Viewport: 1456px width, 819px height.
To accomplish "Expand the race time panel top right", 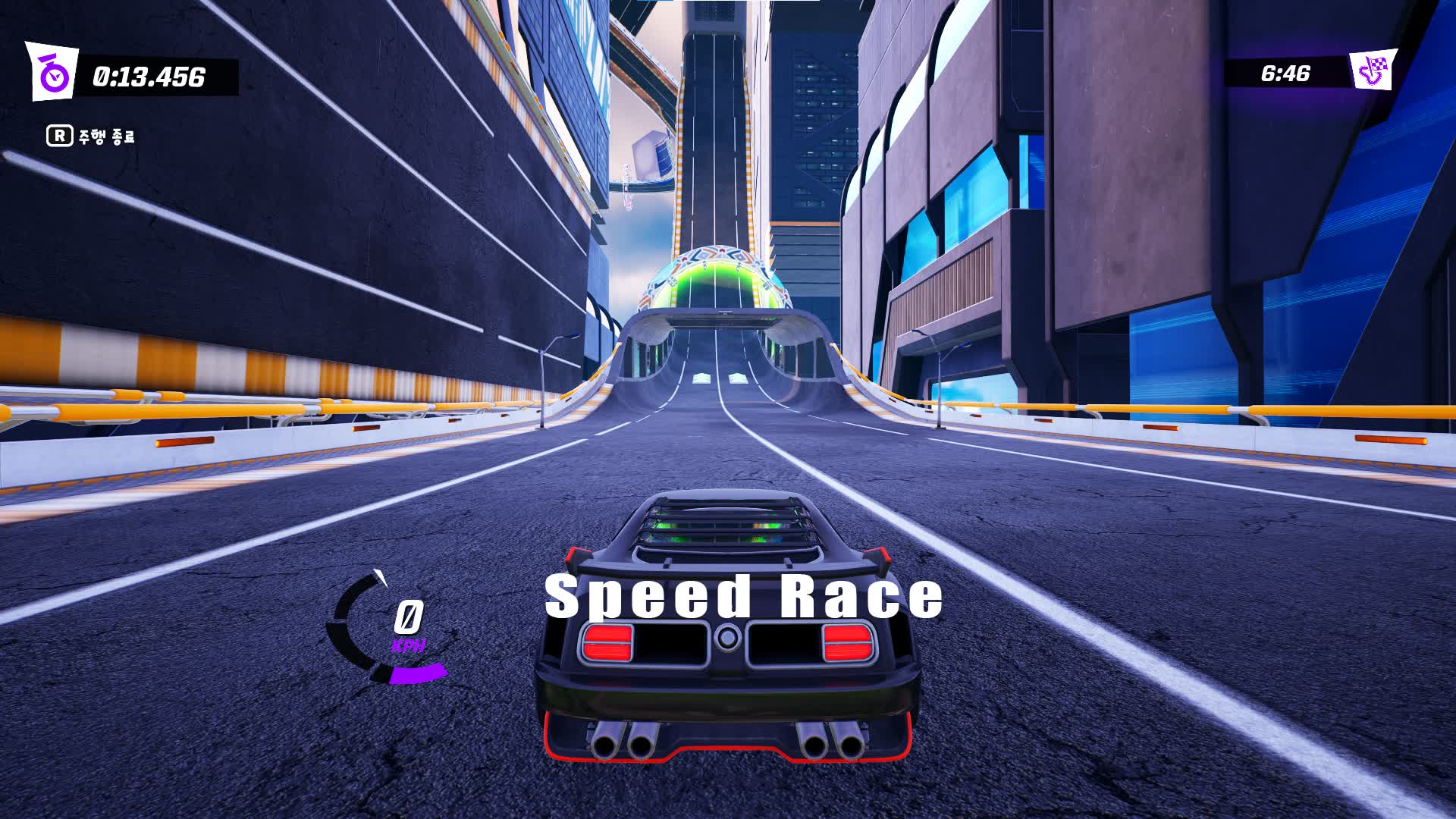I will click(x=1289, y=74).
